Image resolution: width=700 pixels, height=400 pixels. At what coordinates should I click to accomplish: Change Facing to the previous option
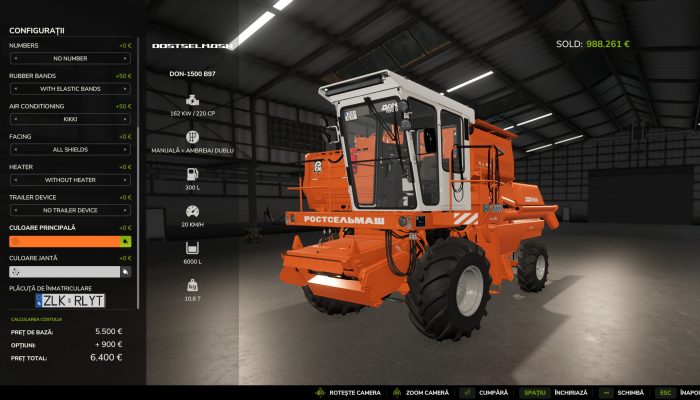[x=13, y=149]
